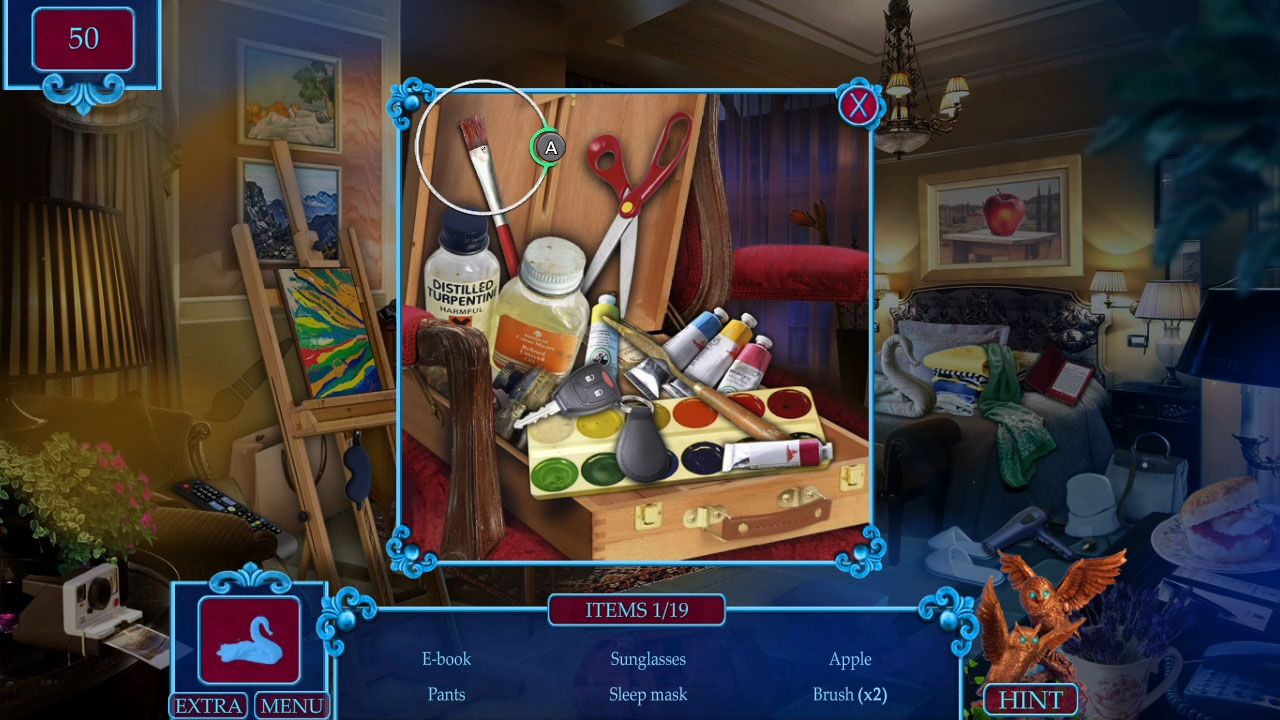1280x720 pixels.
Task: Open the EXTRA menu
Action: coord(208,706)
